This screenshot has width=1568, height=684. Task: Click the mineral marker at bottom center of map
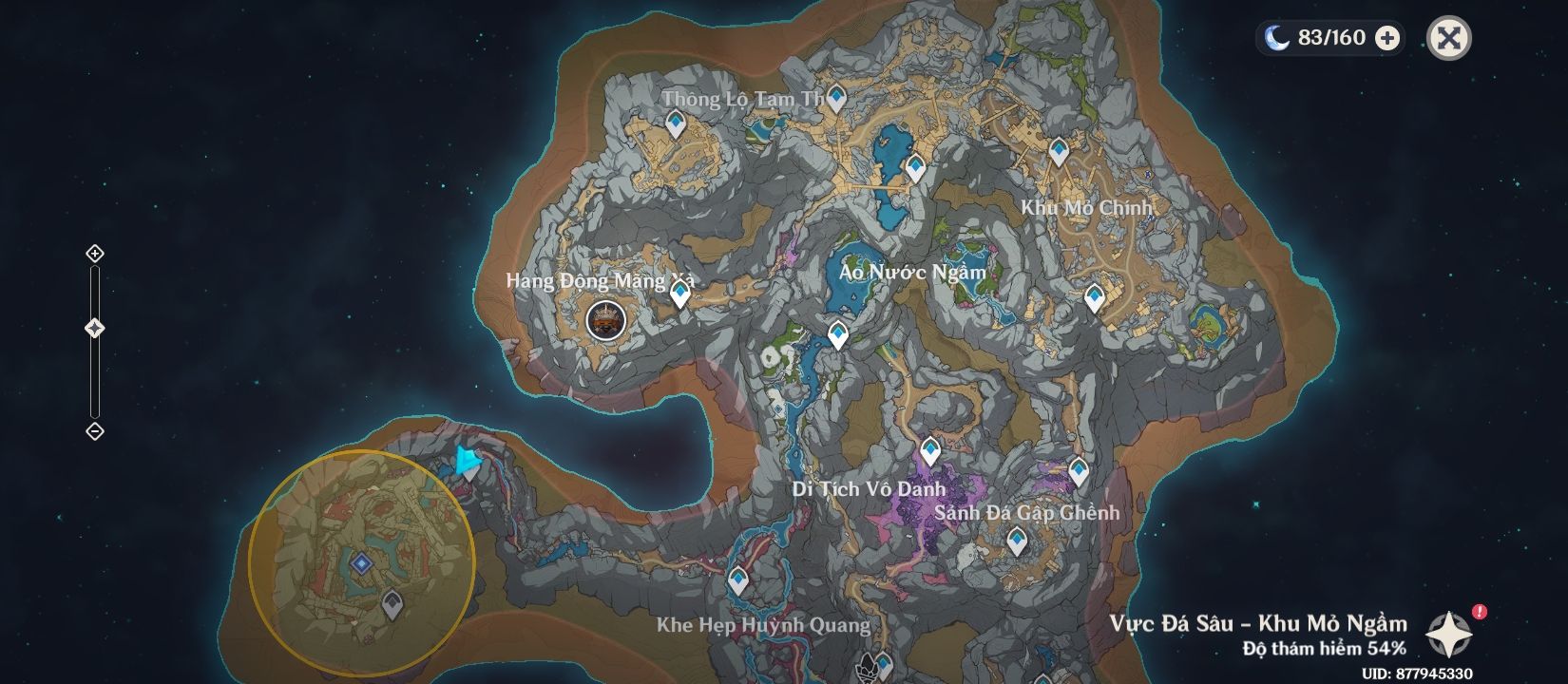[865, 665]
